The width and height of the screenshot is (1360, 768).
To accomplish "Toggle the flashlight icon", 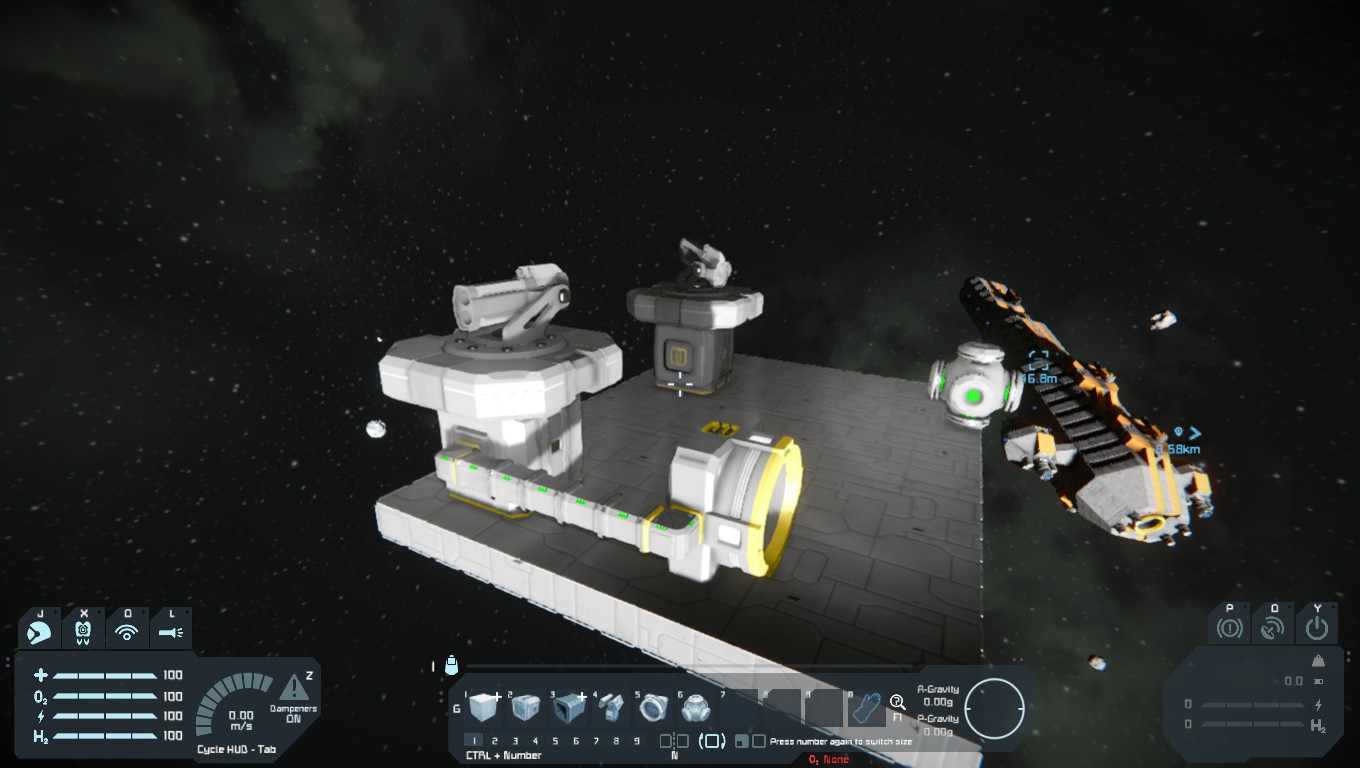I will point(170,632).
